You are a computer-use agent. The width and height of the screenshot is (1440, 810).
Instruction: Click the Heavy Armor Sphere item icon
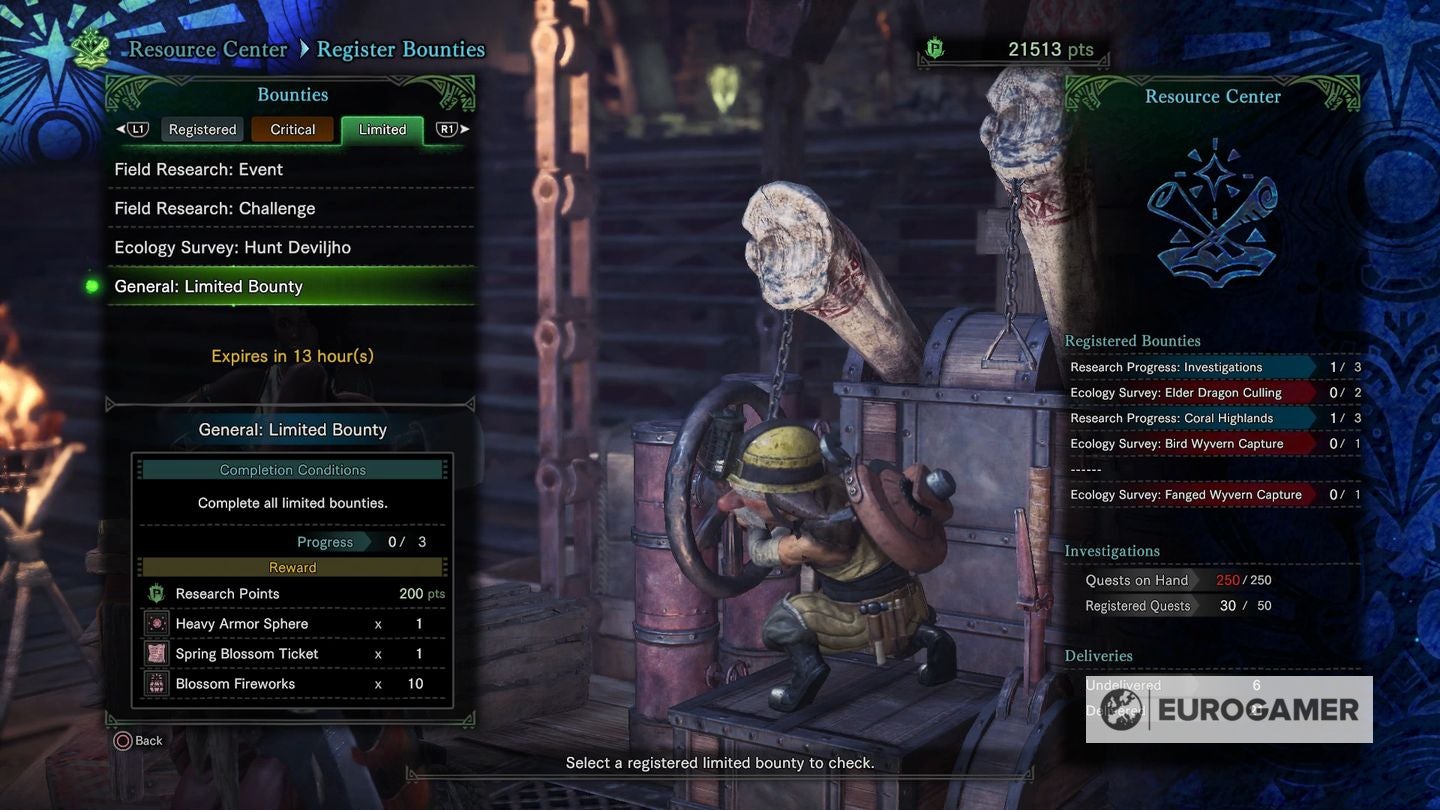157,623
